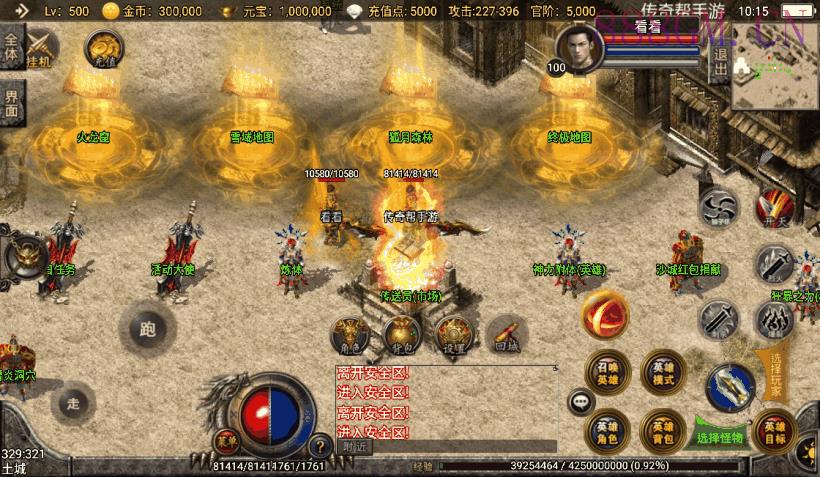The height and width of the screenshot is (477, 820).
Task: Click the green 选择怪物 select monster button
Action: click(x=721, y=437)
